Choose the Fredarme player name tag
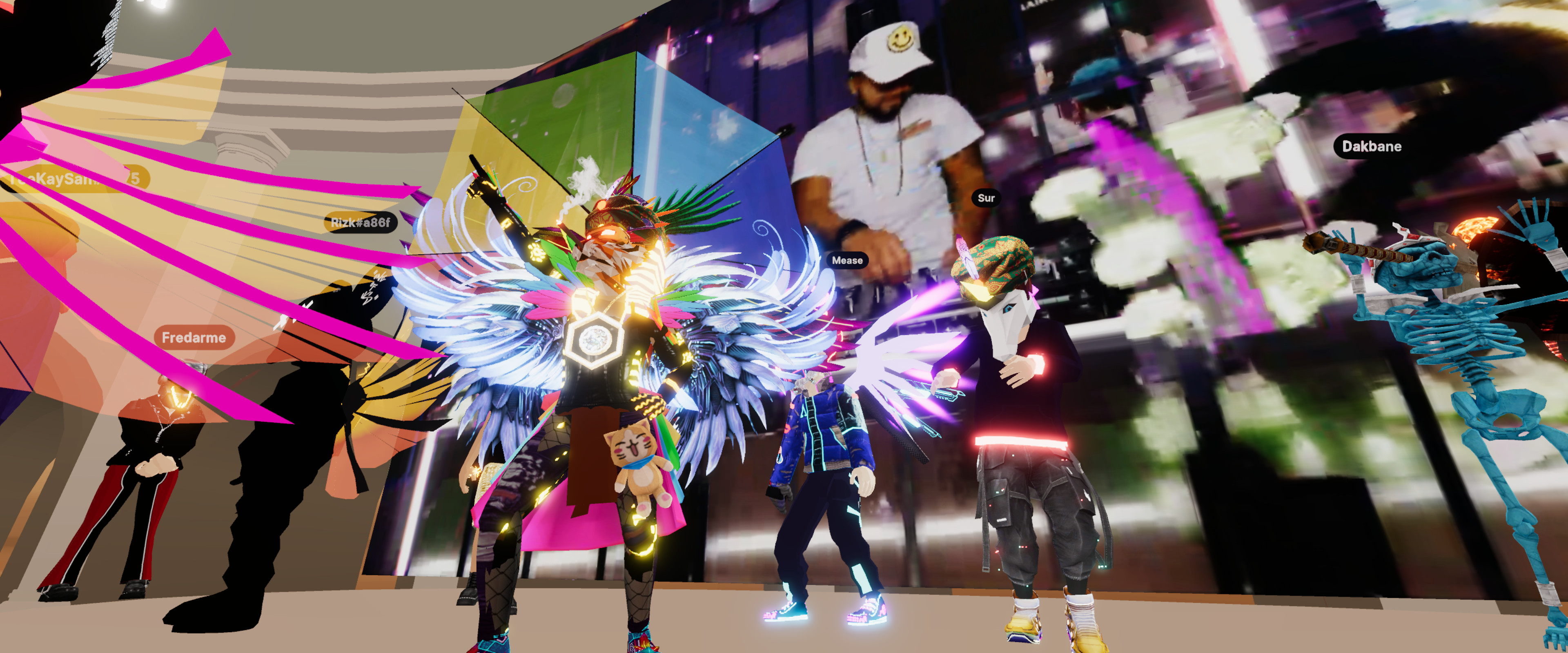This screenshot has width=1568, height=653. point(194,338)
